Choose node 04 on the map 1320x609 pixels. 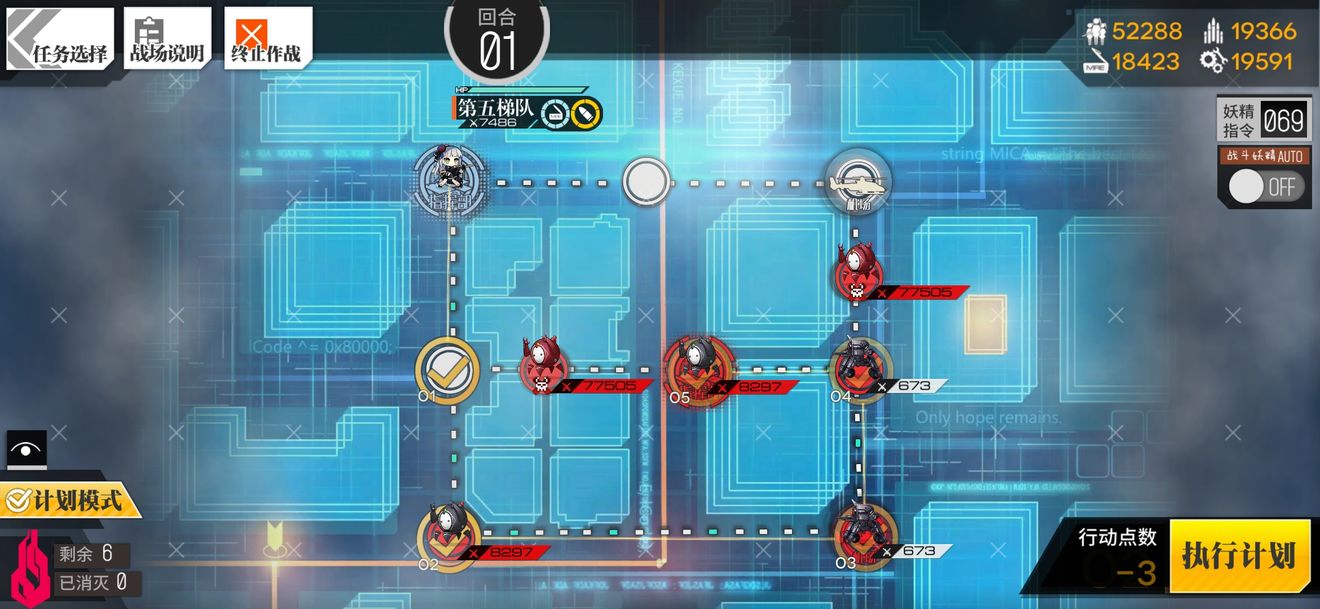click(x=858, y=368)
